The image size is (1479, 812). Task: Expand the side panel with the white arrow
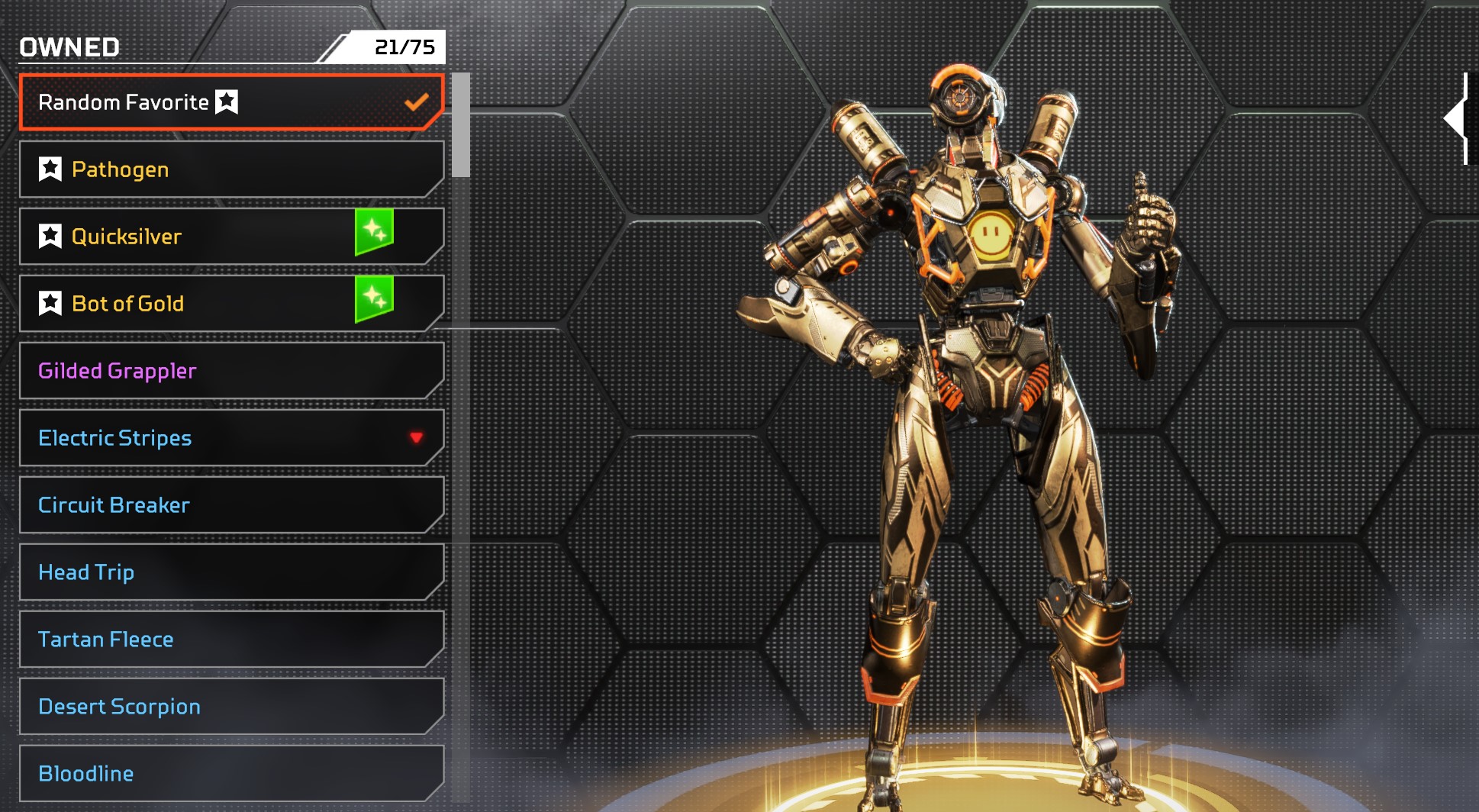click(x=1456, y=119)
